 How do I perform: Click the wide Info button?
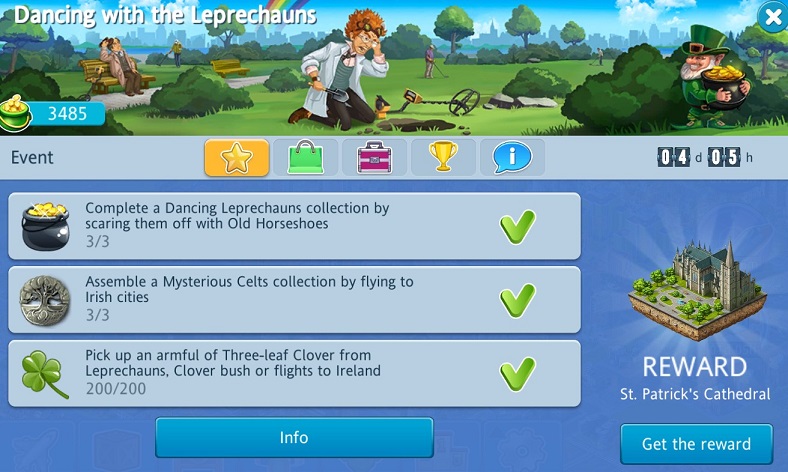point(294,438)
